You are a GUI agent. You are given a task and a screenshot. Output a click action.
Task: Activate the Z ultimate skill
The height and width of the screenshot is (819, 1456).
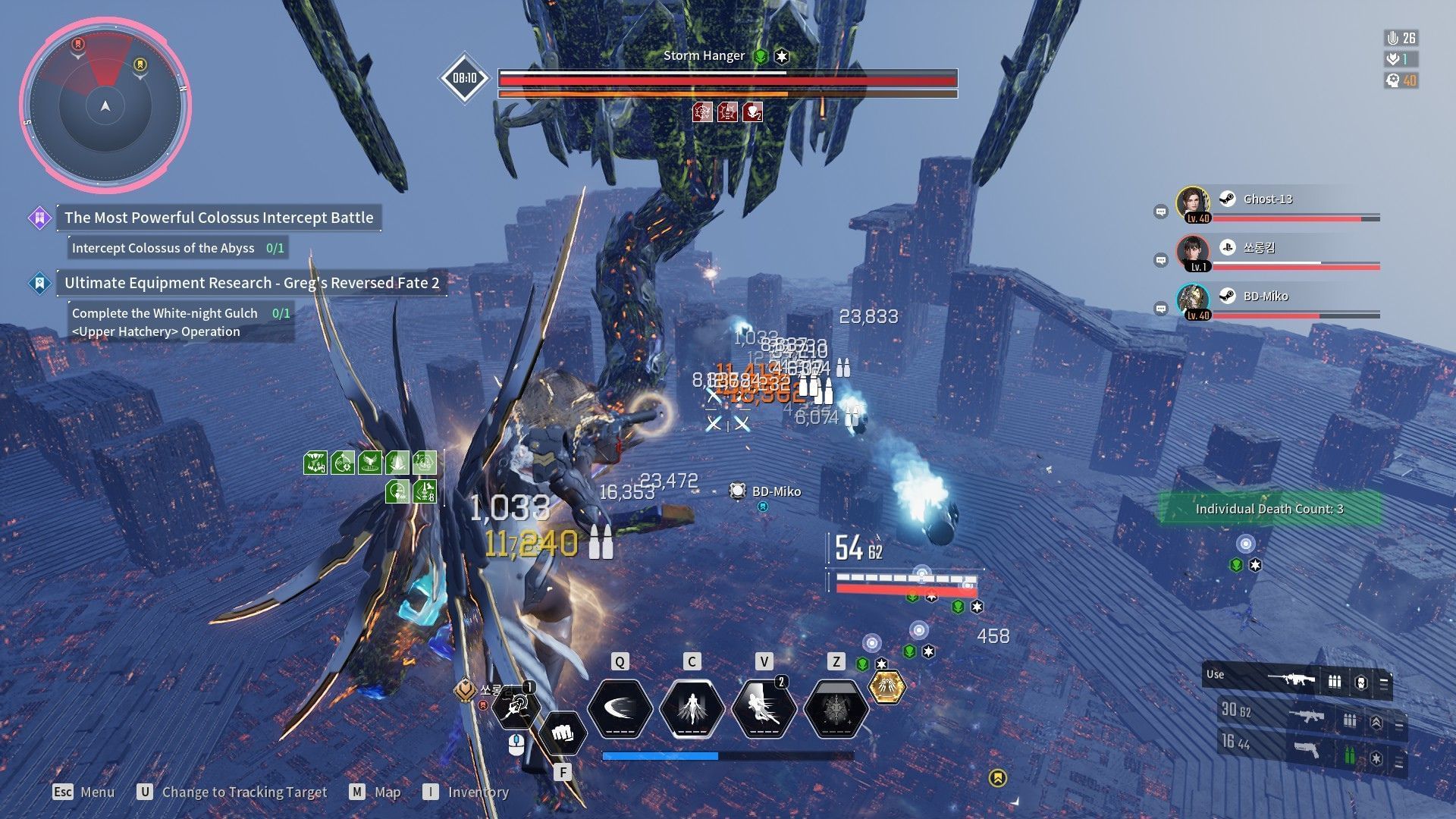pyautogui.click(x=836, y=708)
